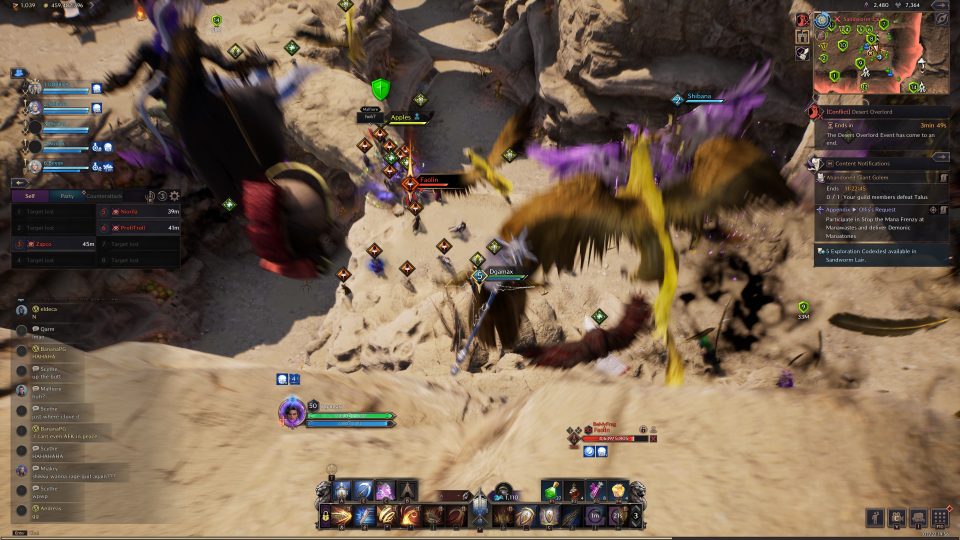Use the yellow crystal consumable slot

point(619,490)
